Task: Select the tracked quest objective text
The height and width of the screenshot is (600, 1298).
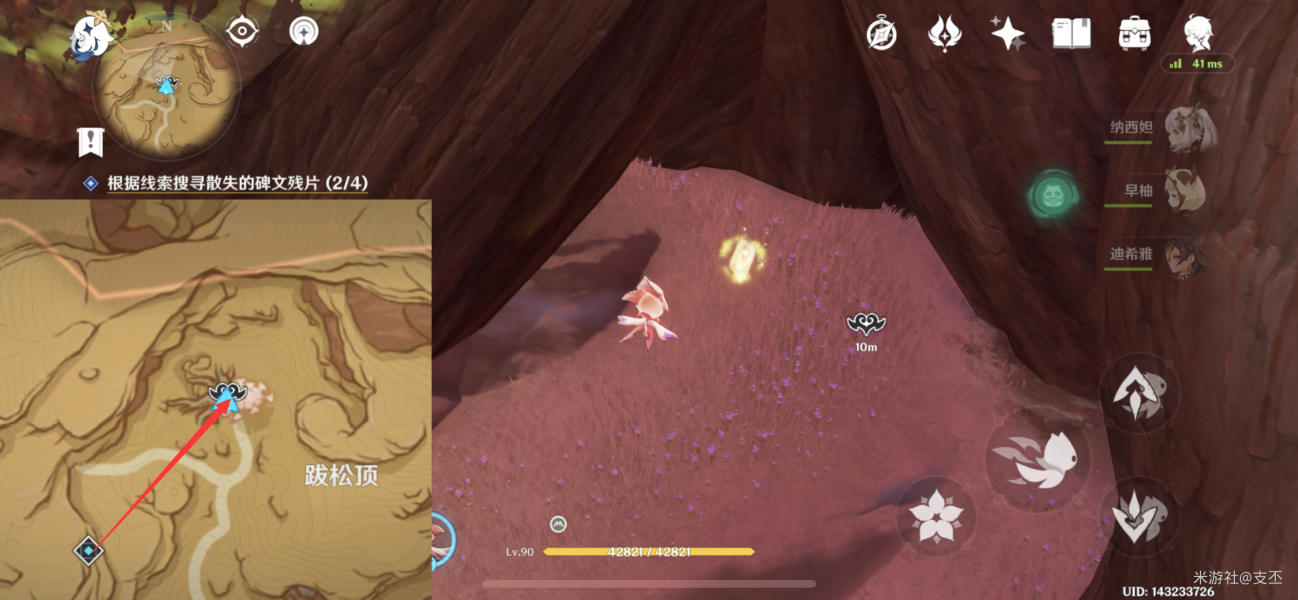Action: 237,183
